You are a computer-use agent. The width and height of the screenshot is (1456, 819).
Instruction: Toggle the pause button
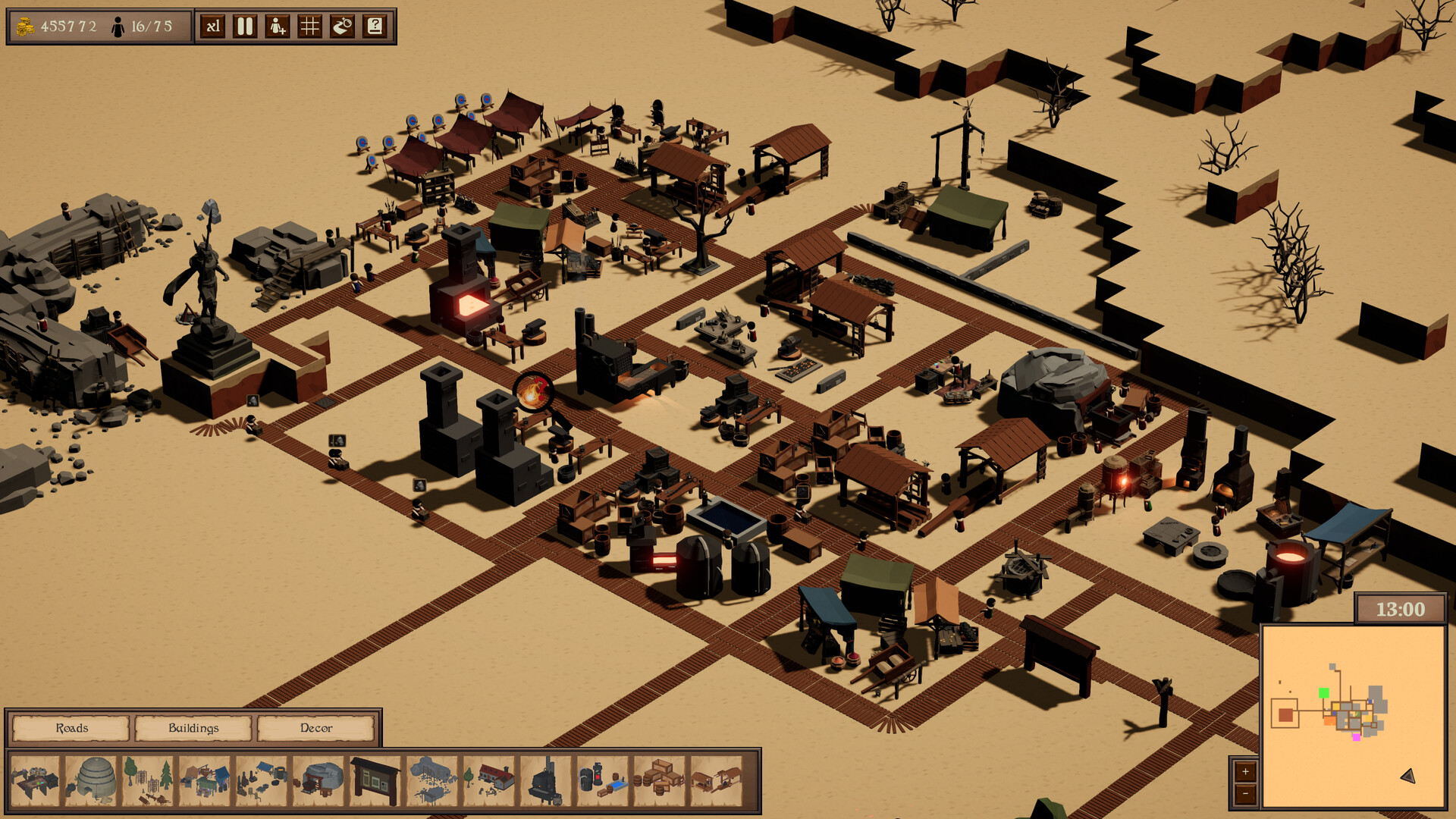(245, 25)
